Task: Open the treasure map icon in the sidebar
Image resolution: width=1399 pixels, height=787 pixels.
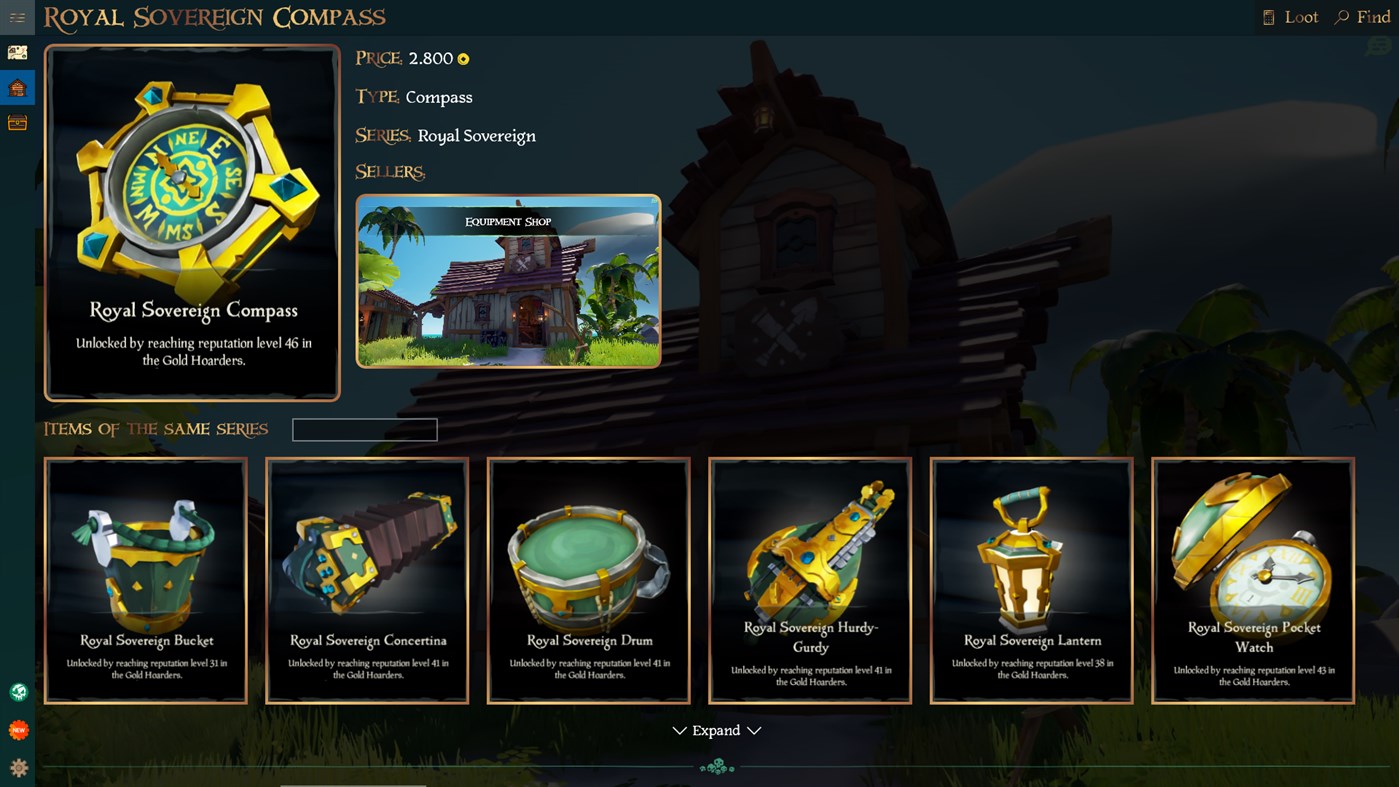Action: click(17, 51)
